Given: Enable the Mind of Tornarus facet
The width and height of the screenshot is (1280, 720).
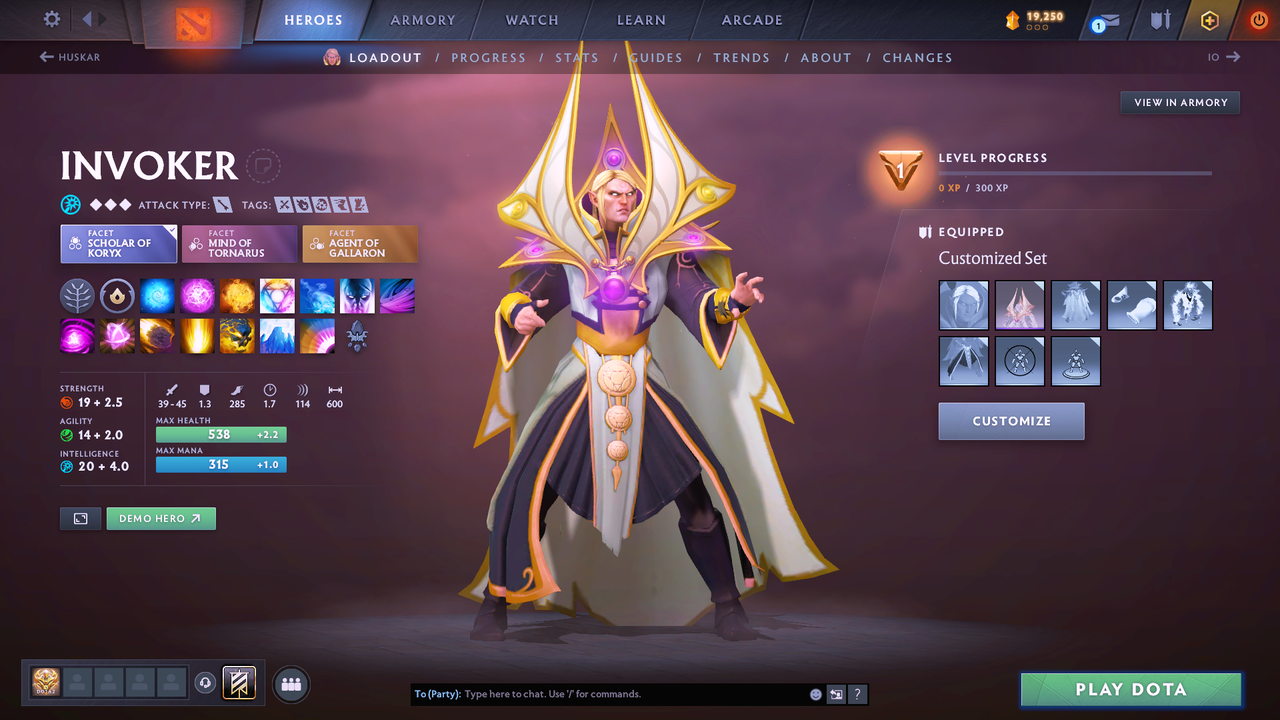Looking at the screenshot, I should 239,243.
